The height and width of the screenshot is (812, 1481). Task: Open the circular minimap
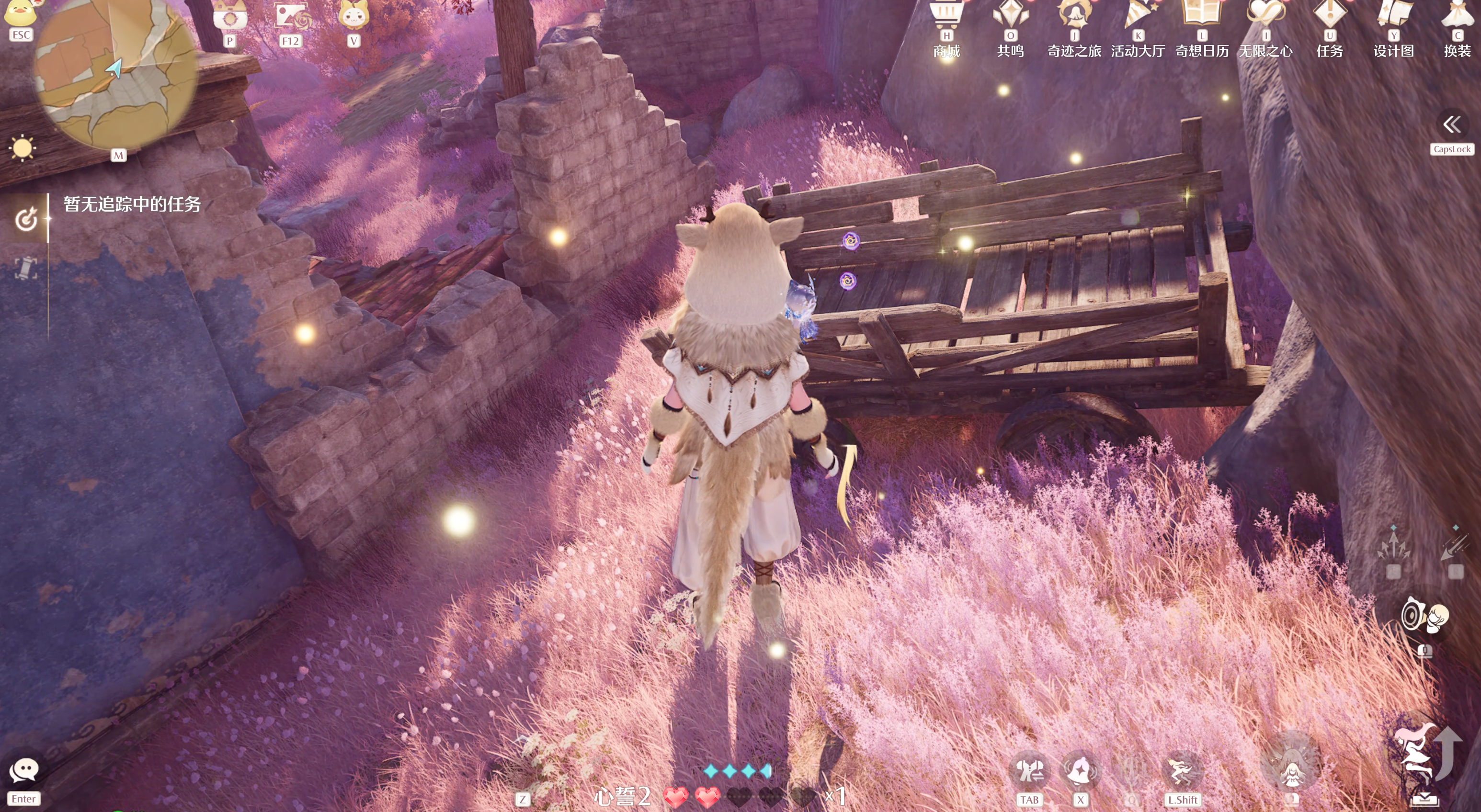tap(115, 75)
